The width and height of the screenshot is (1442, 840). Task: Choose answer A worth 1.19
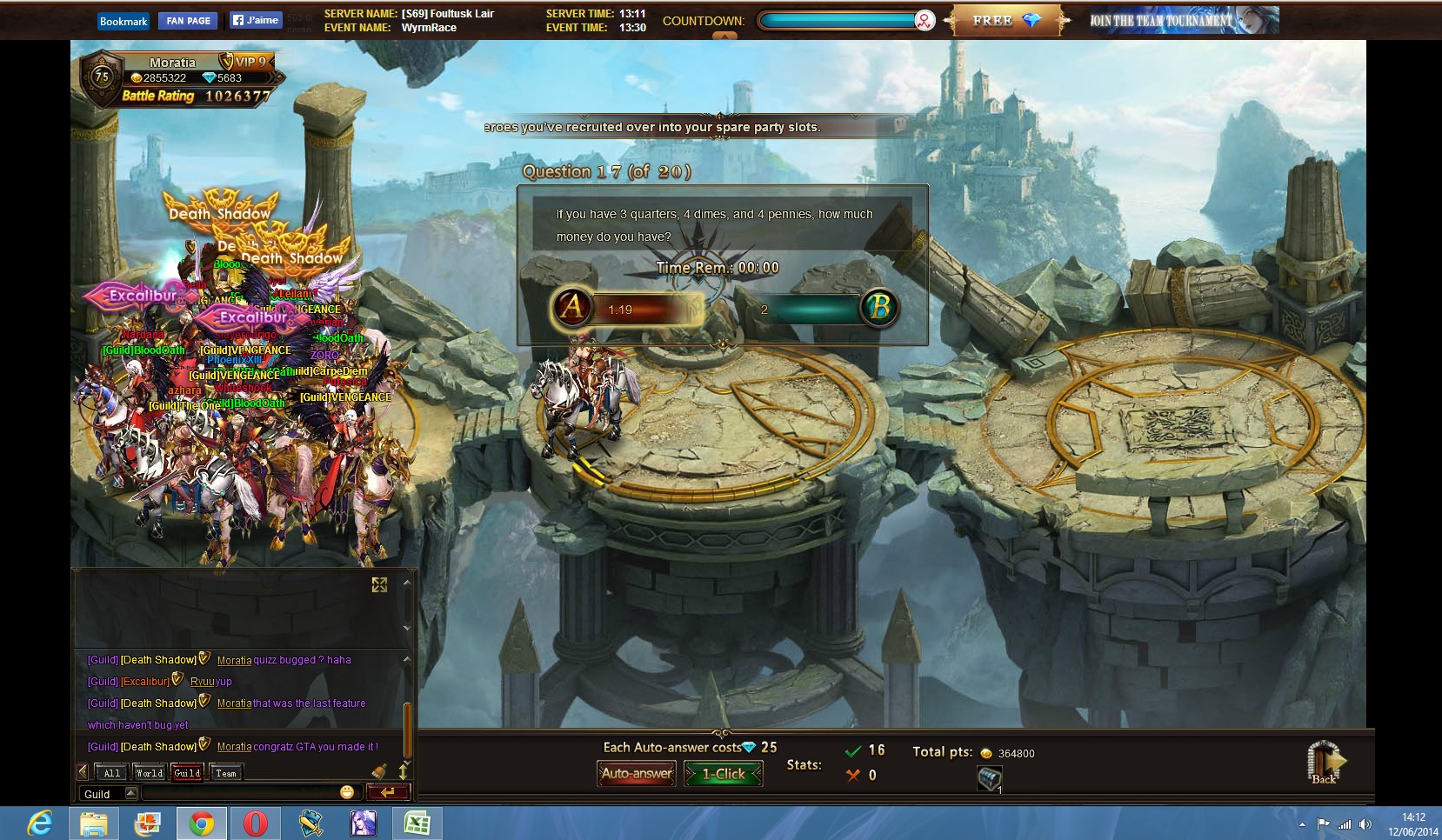[572, 308]
